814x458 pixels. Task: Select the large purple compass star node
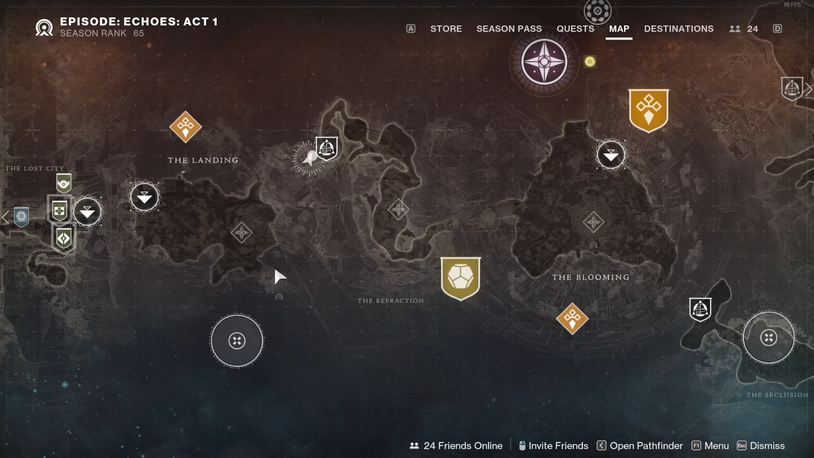[544, 62]
